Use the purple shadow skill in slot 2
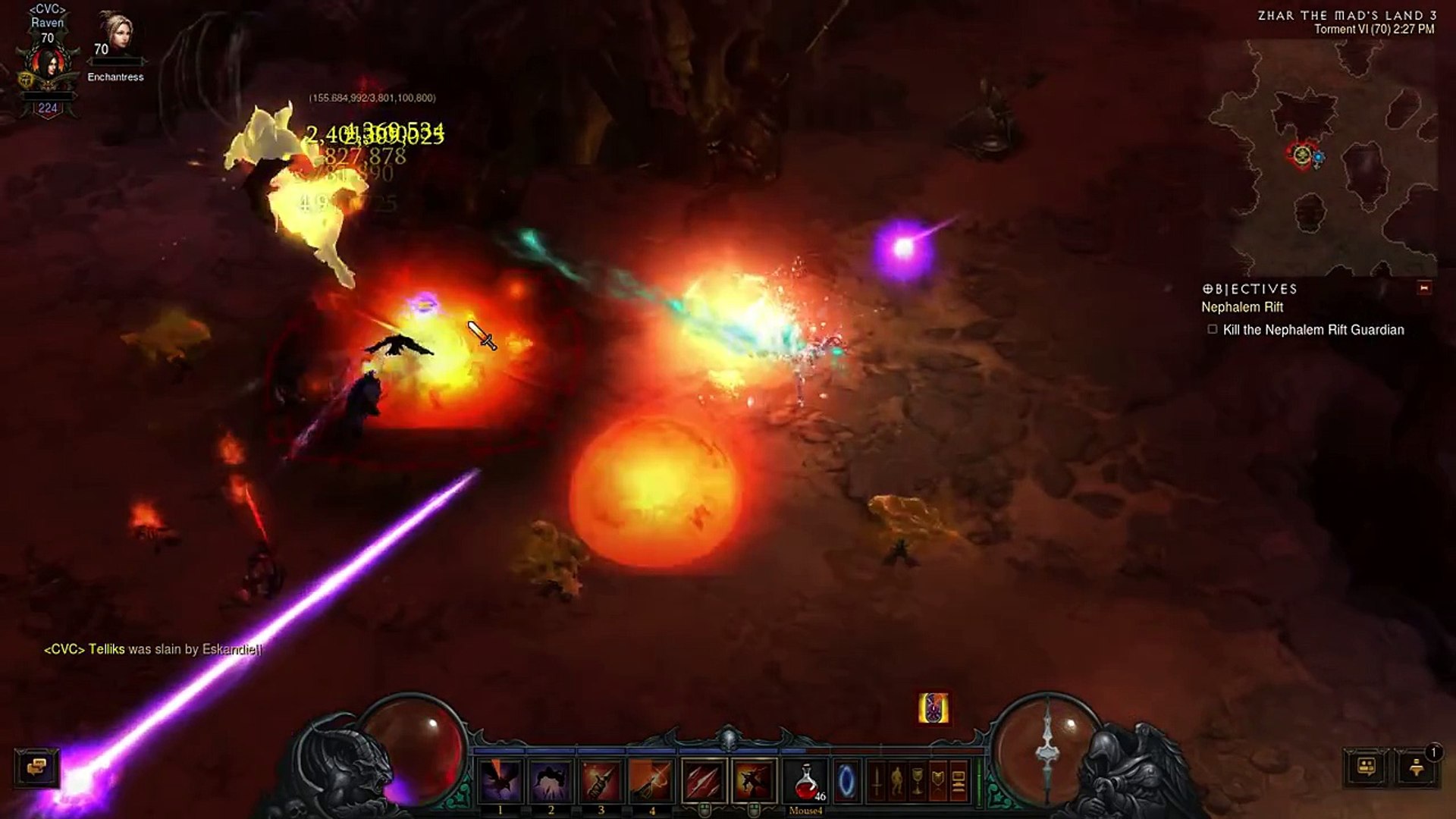Screen dimensions: 1456x819 [x=551, y=781]
